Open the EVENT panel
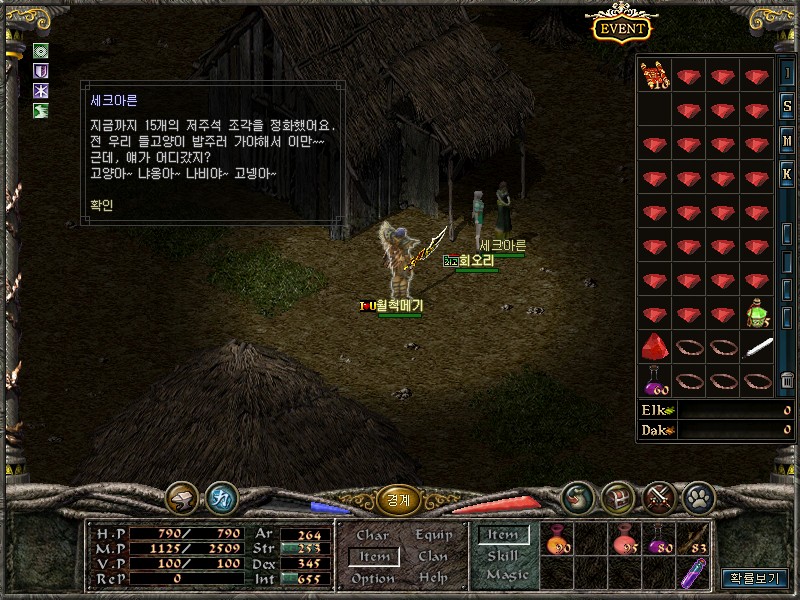Viewport: 800px width, 600px height. click(621, 28)
